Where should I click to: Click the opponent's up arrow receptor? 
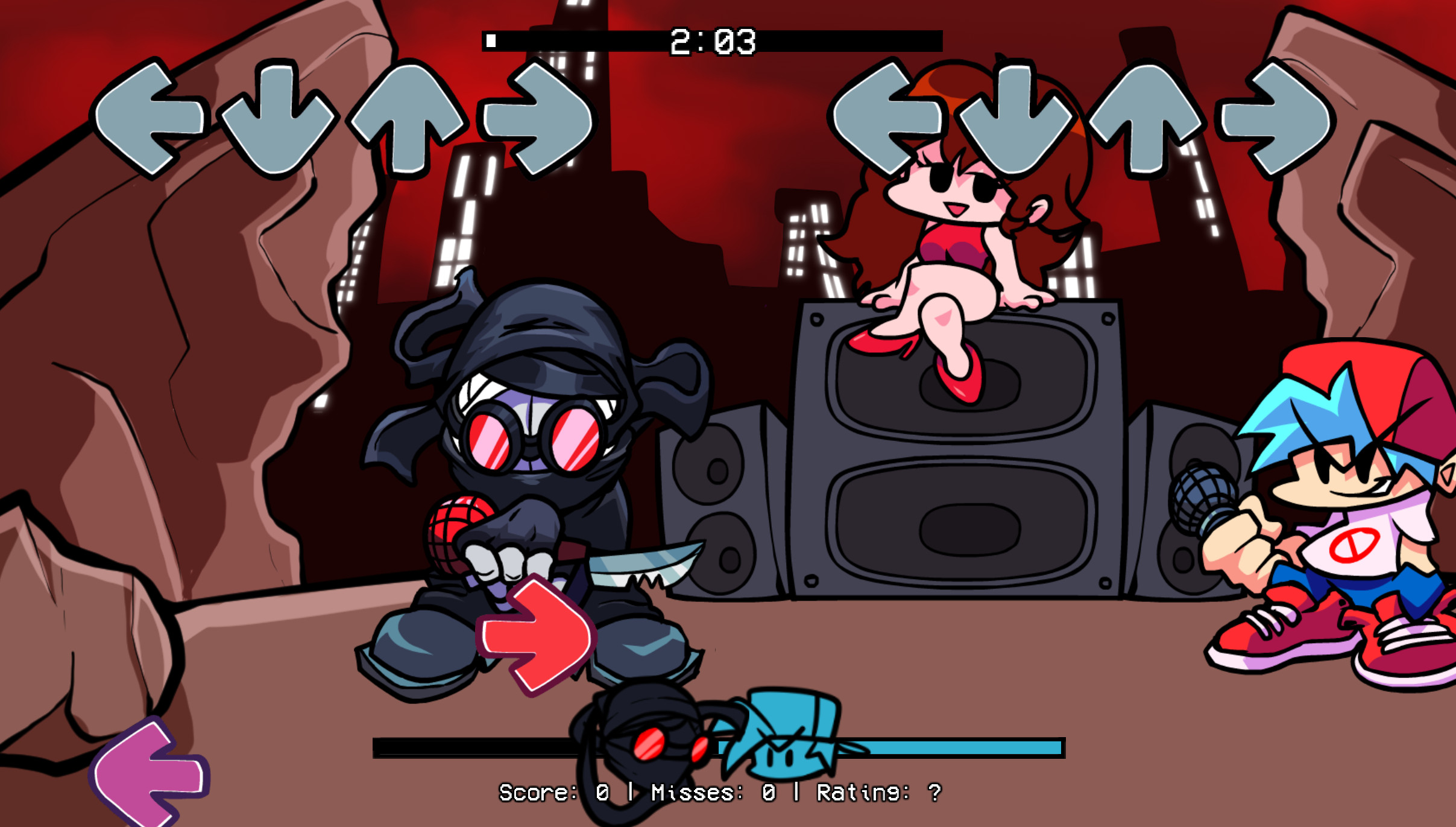[x=407, y=118]
